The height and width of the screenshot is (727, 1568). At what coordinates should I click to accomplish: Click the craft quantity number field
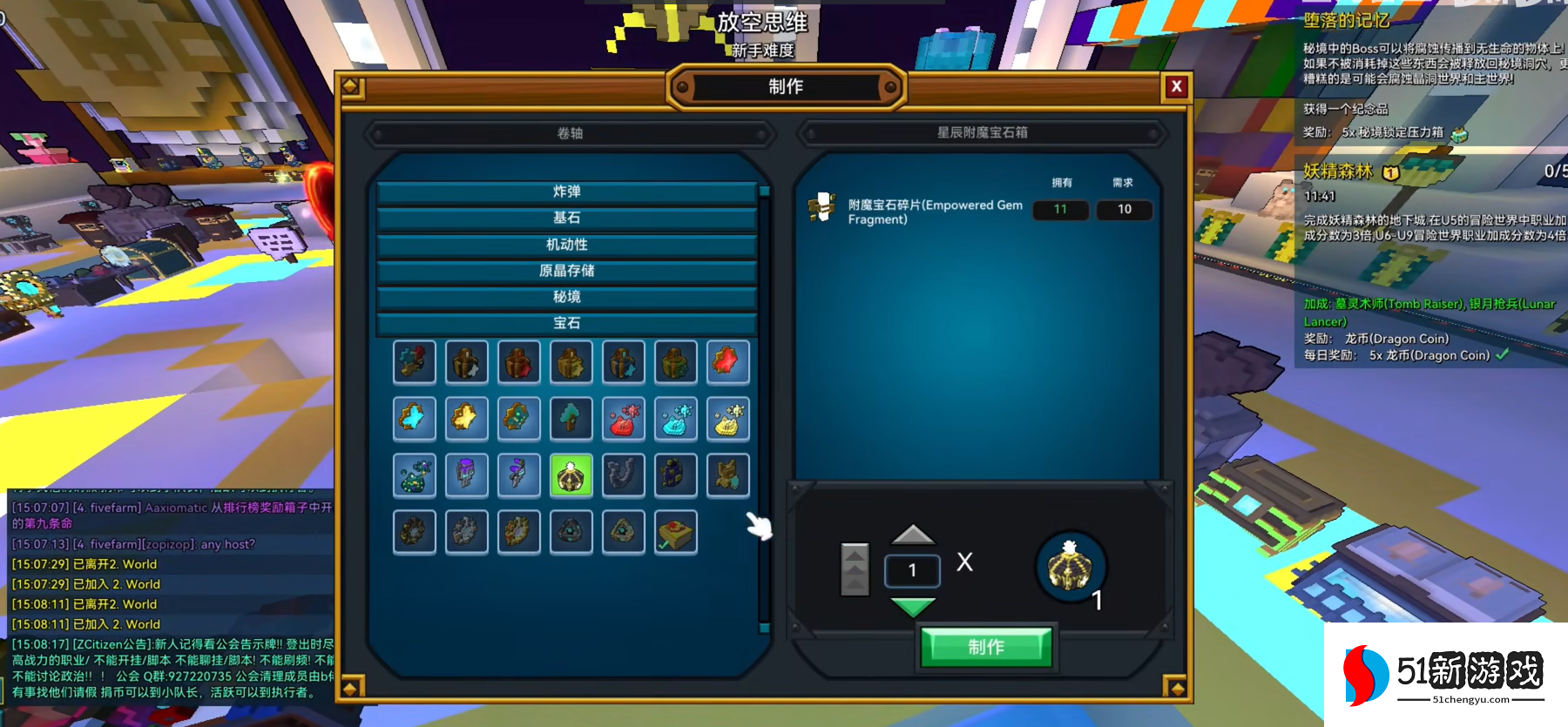912,570
